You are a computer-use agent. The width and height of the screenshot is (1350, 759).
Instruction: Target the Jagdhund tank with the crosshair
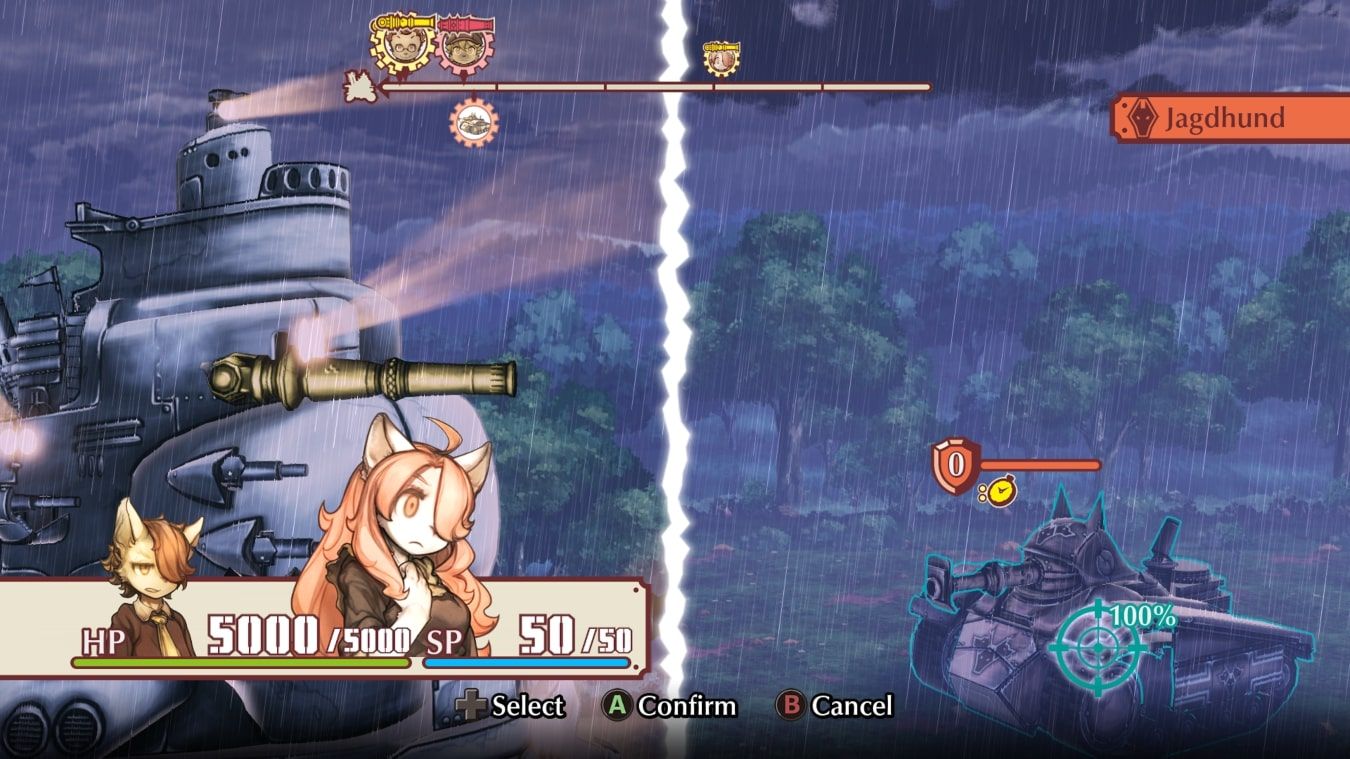point(1097,648)
